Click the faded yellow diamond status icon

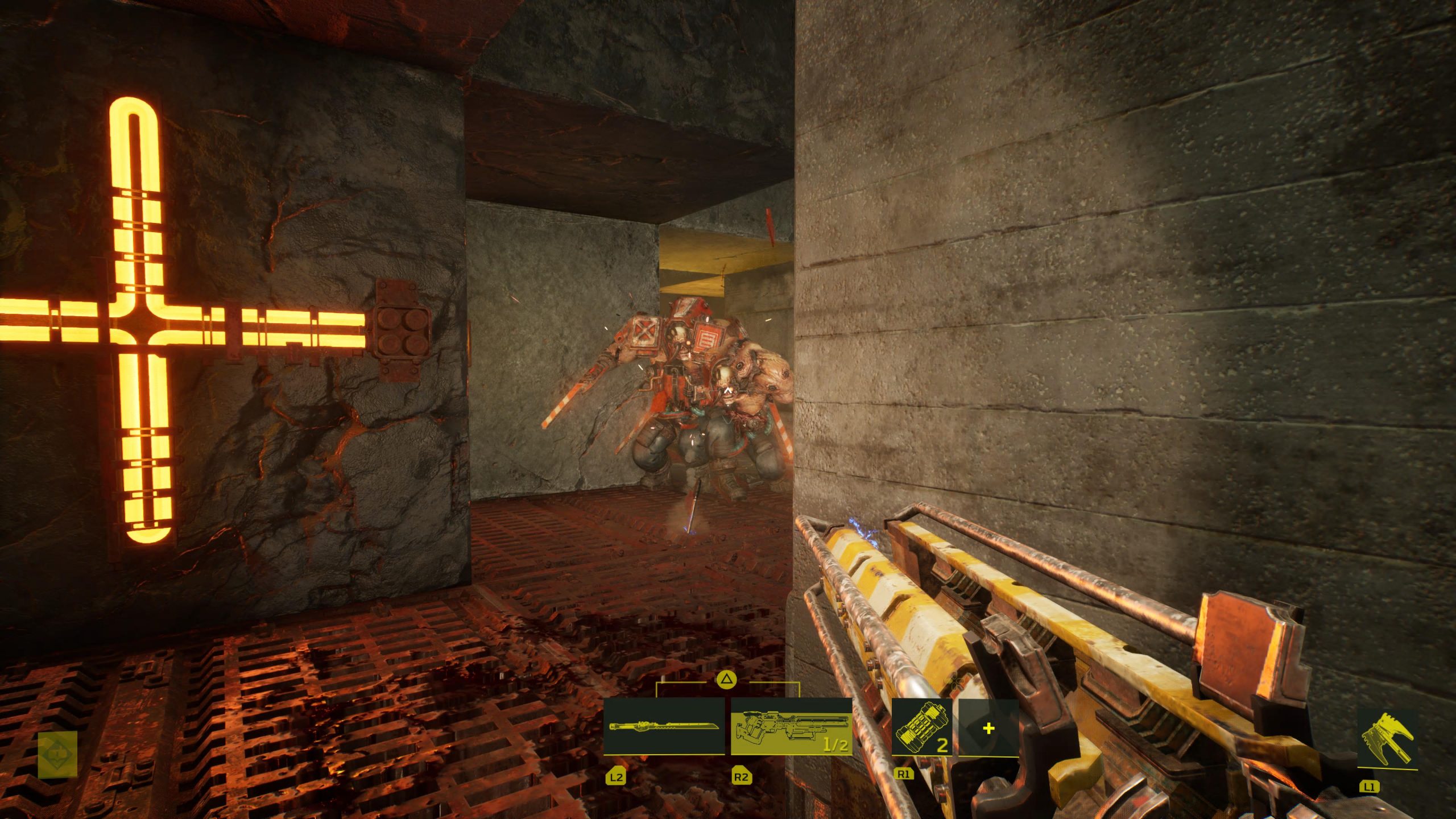point(57,754)
